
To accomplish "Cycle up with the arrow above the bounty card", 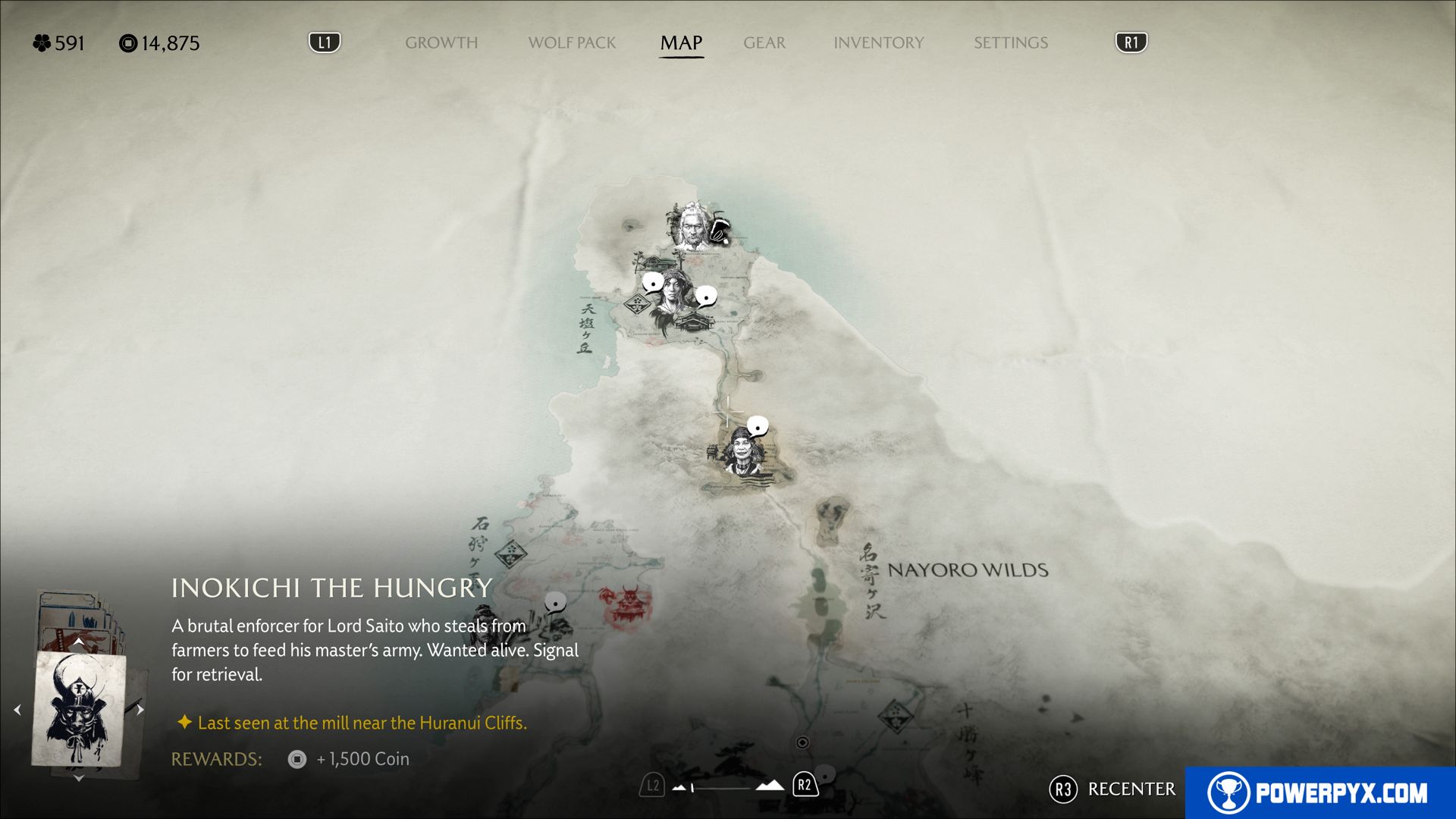I will [x=78, y=642].
